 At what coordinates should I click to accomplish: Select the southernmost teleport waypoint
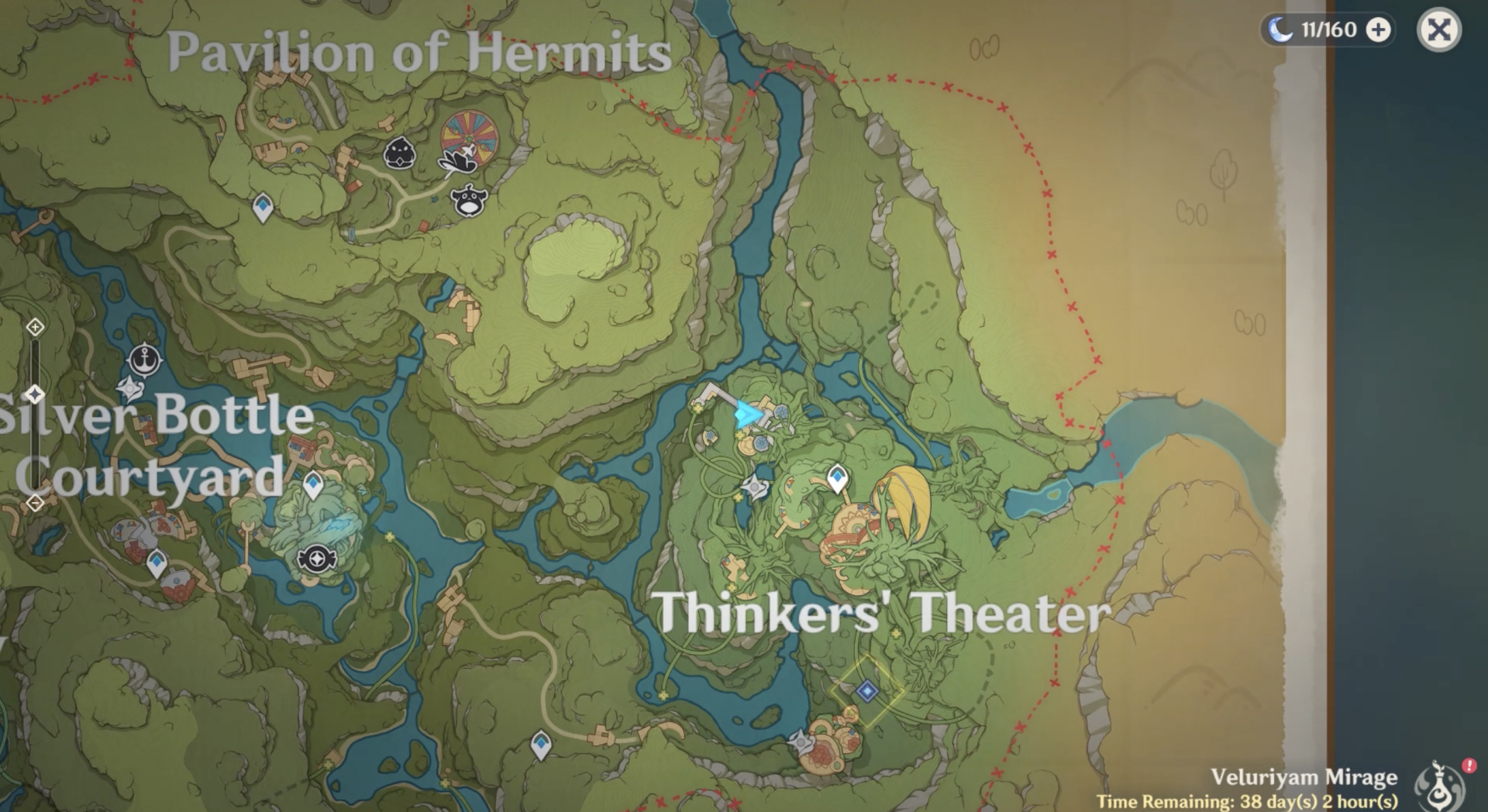pyautogui.click(x=541, y=745)
